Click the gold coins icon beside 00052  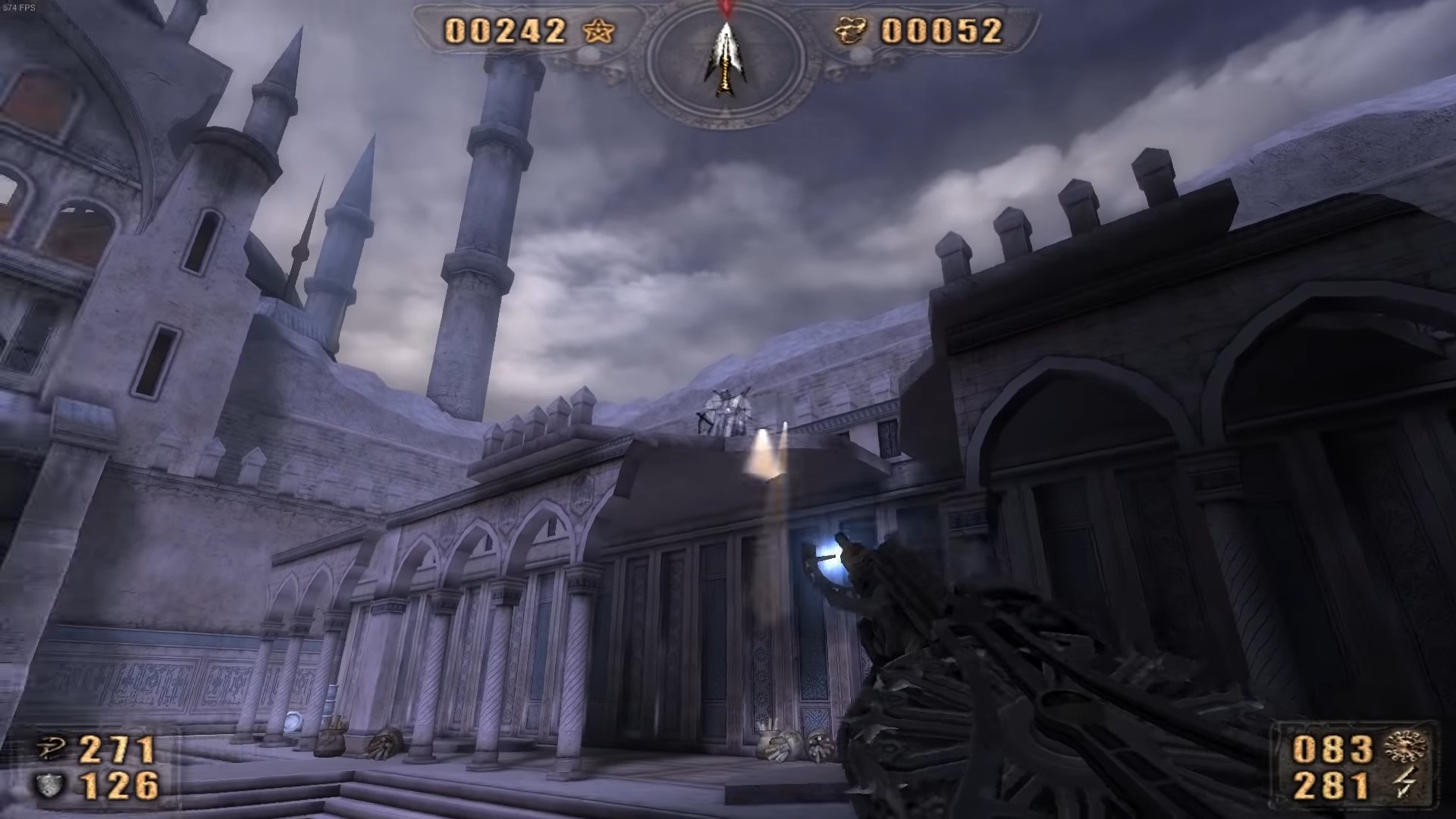click(852, 31)
